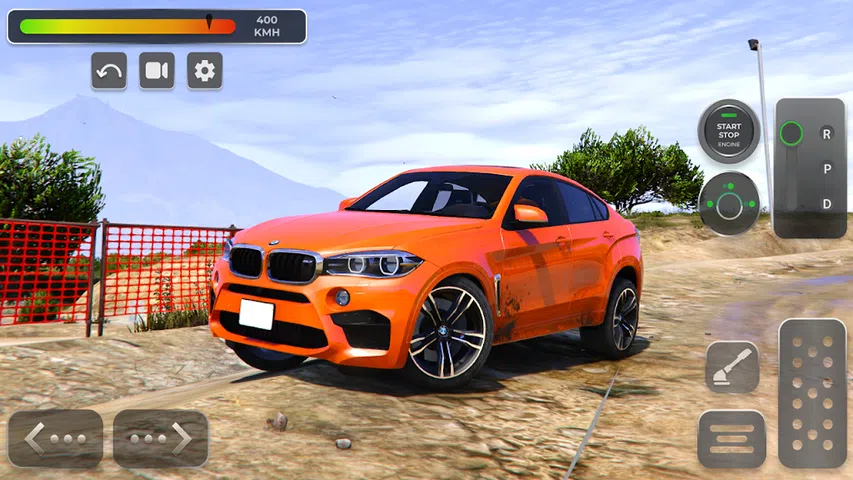Screen dimensions: 853x480
Task: Steer right with the right arrow button
Action: point(161,438)
